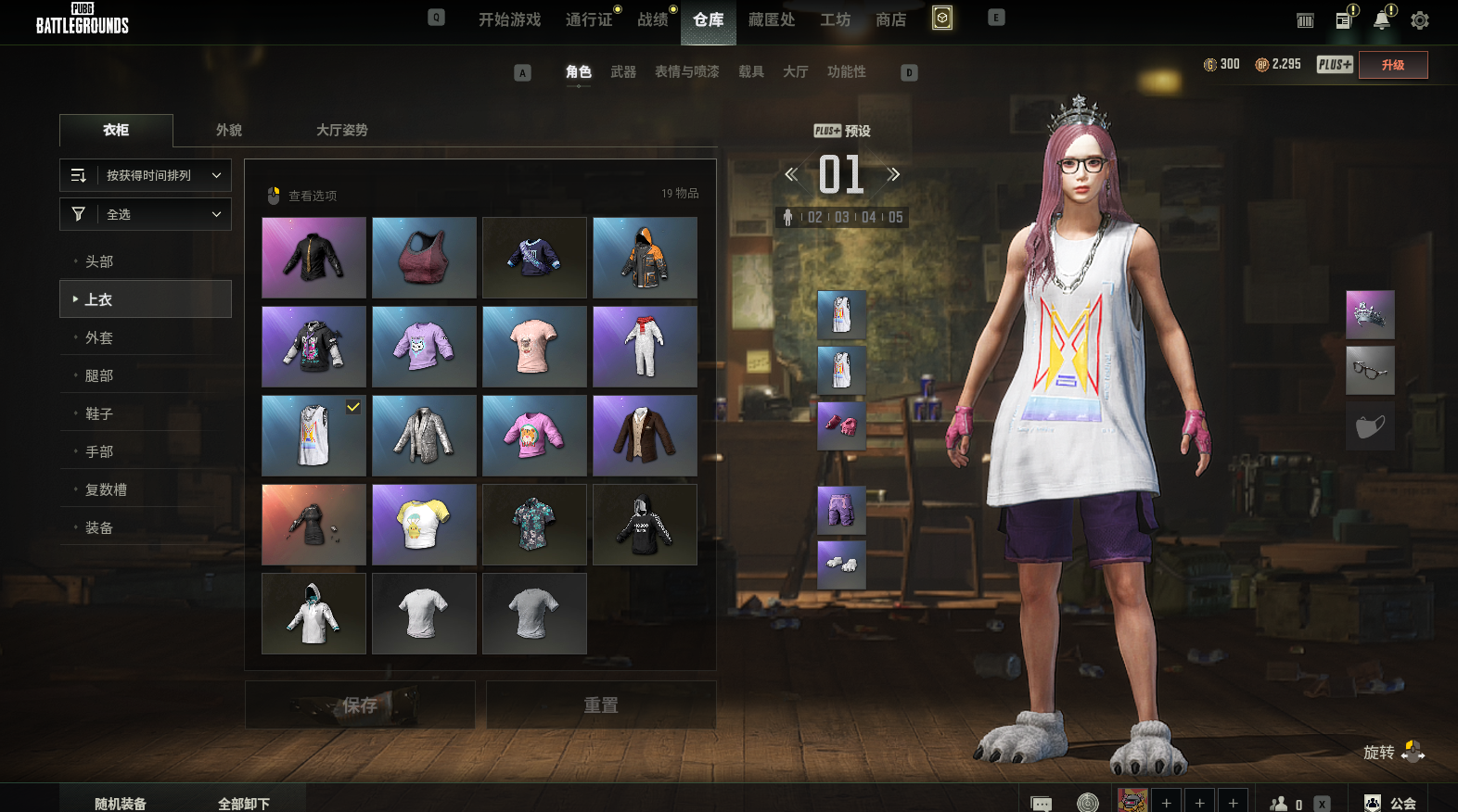Screen dimensions: 1458x812
Task: Open the 全选 filter dropdown
Action: (x=146, y=214)
